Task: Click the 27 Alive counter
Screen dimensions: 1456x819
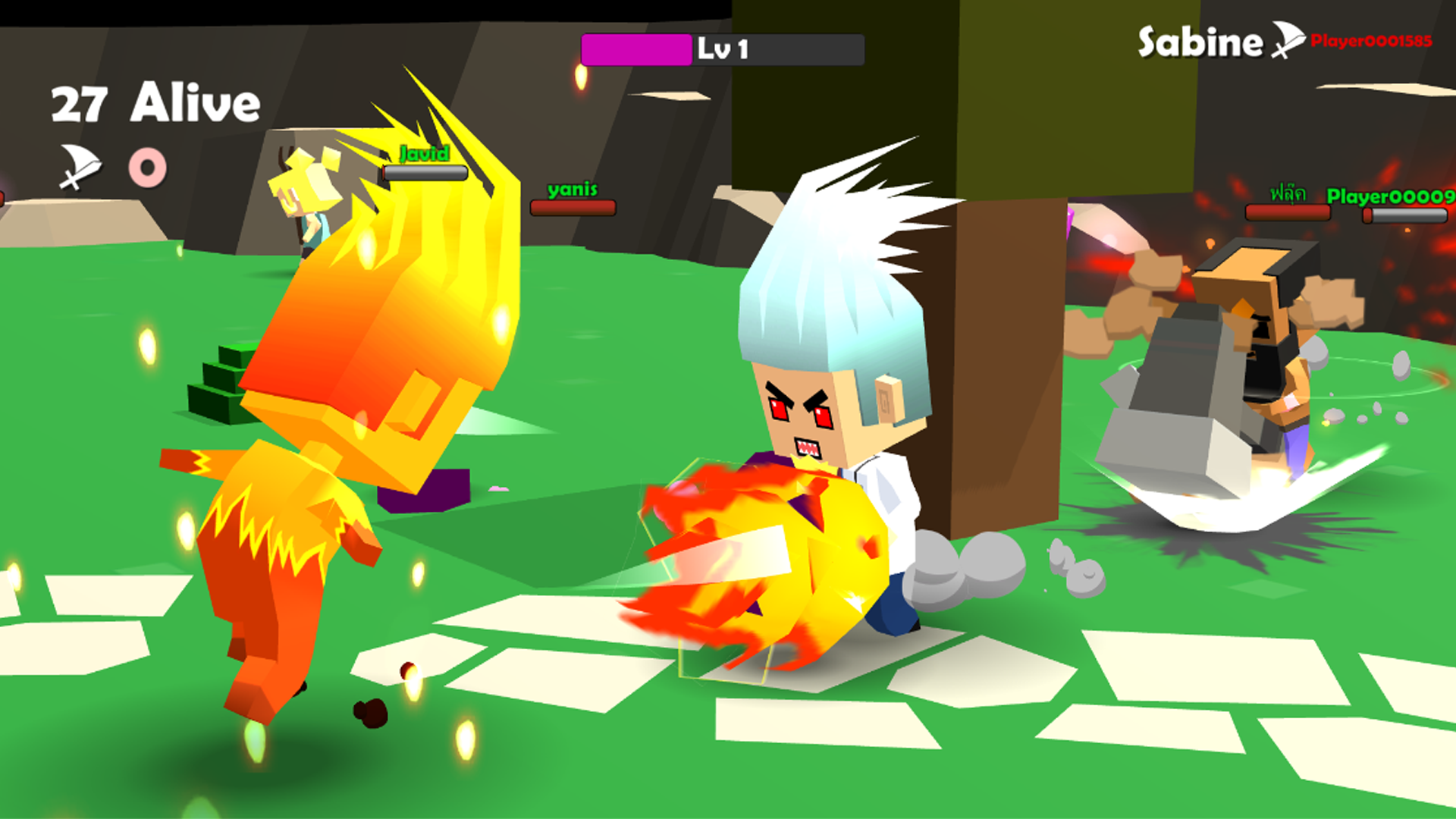Action: point(152,102)
